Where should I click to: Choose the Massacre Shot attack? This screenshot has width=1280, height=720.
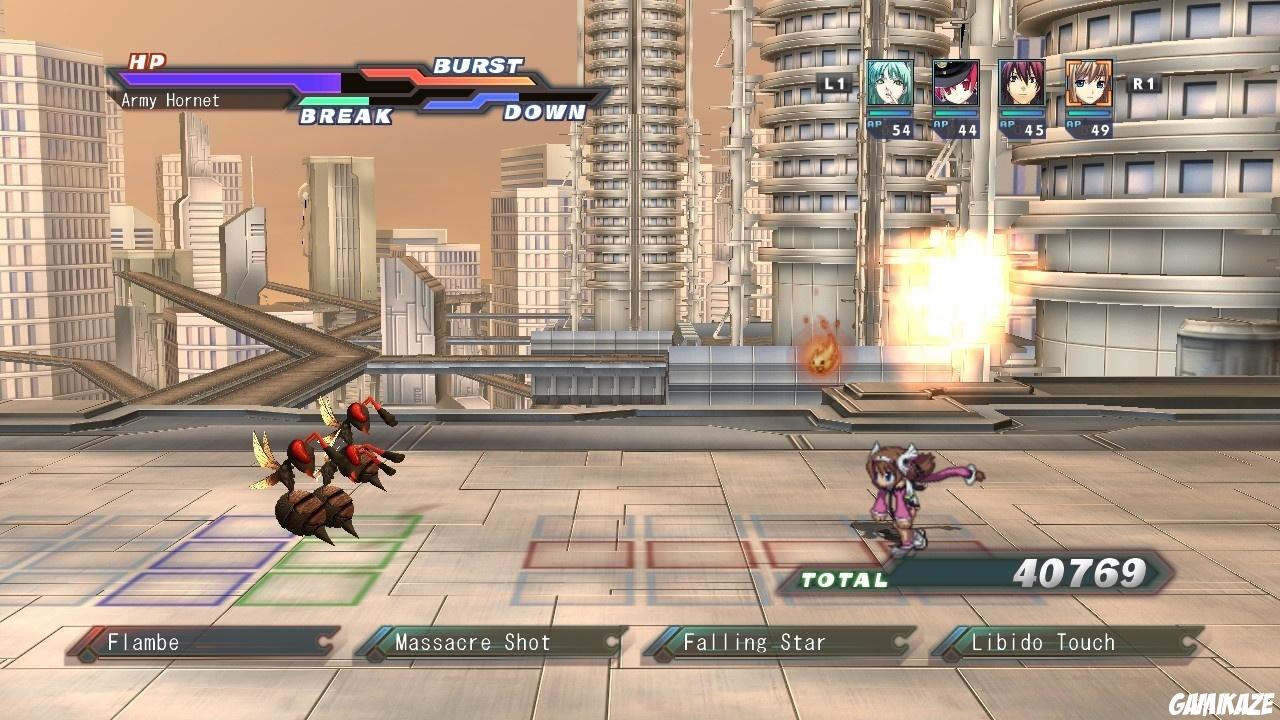(x=492, y=643)
